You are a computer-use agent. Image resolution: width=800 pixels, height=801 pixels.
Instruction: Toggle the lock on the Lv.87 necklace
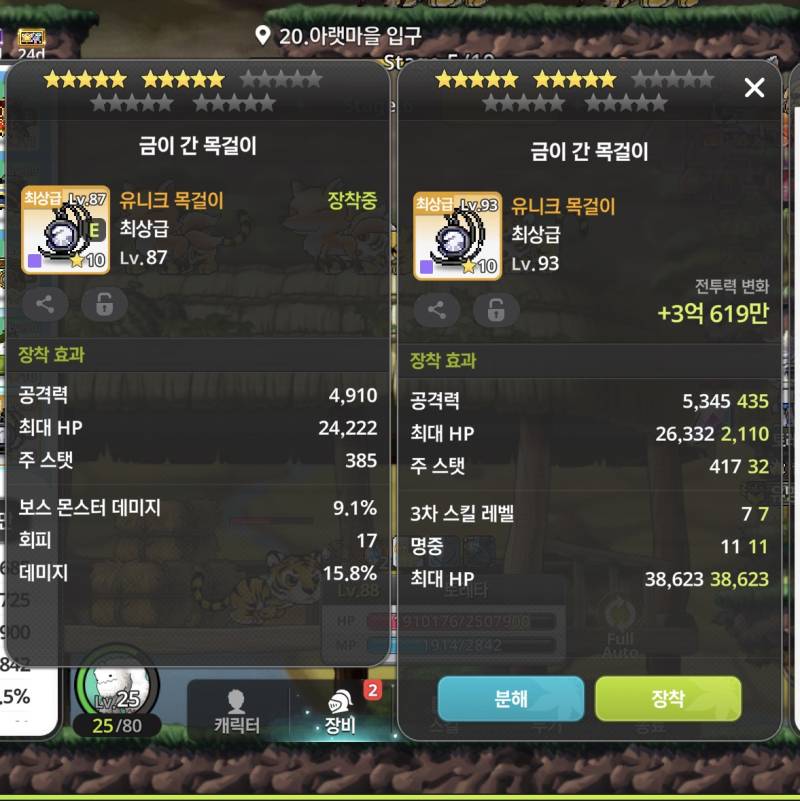104,305
